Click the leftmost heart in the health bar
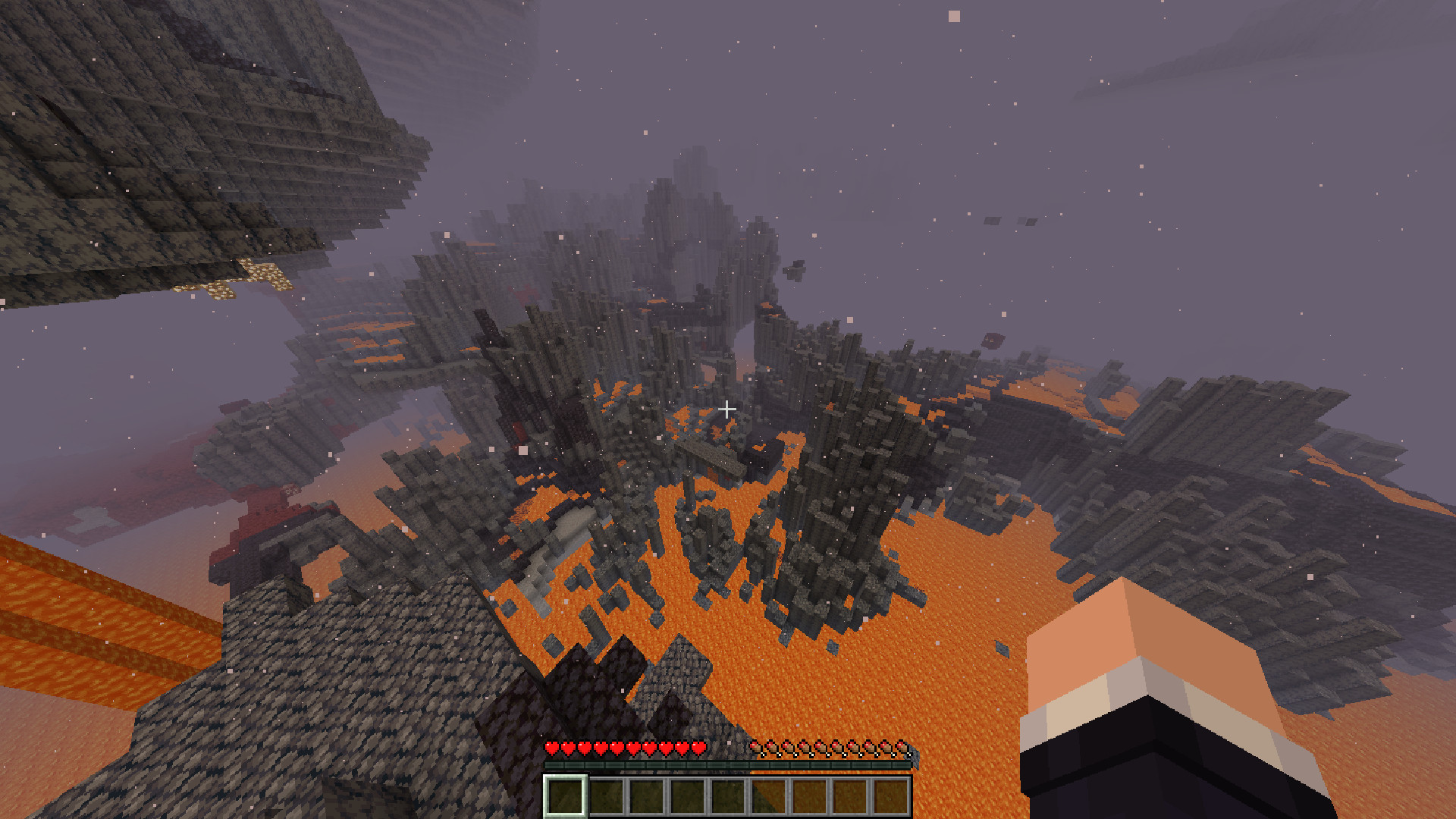1456x819 pixels. pyautogui.click(x=551, y=748)
